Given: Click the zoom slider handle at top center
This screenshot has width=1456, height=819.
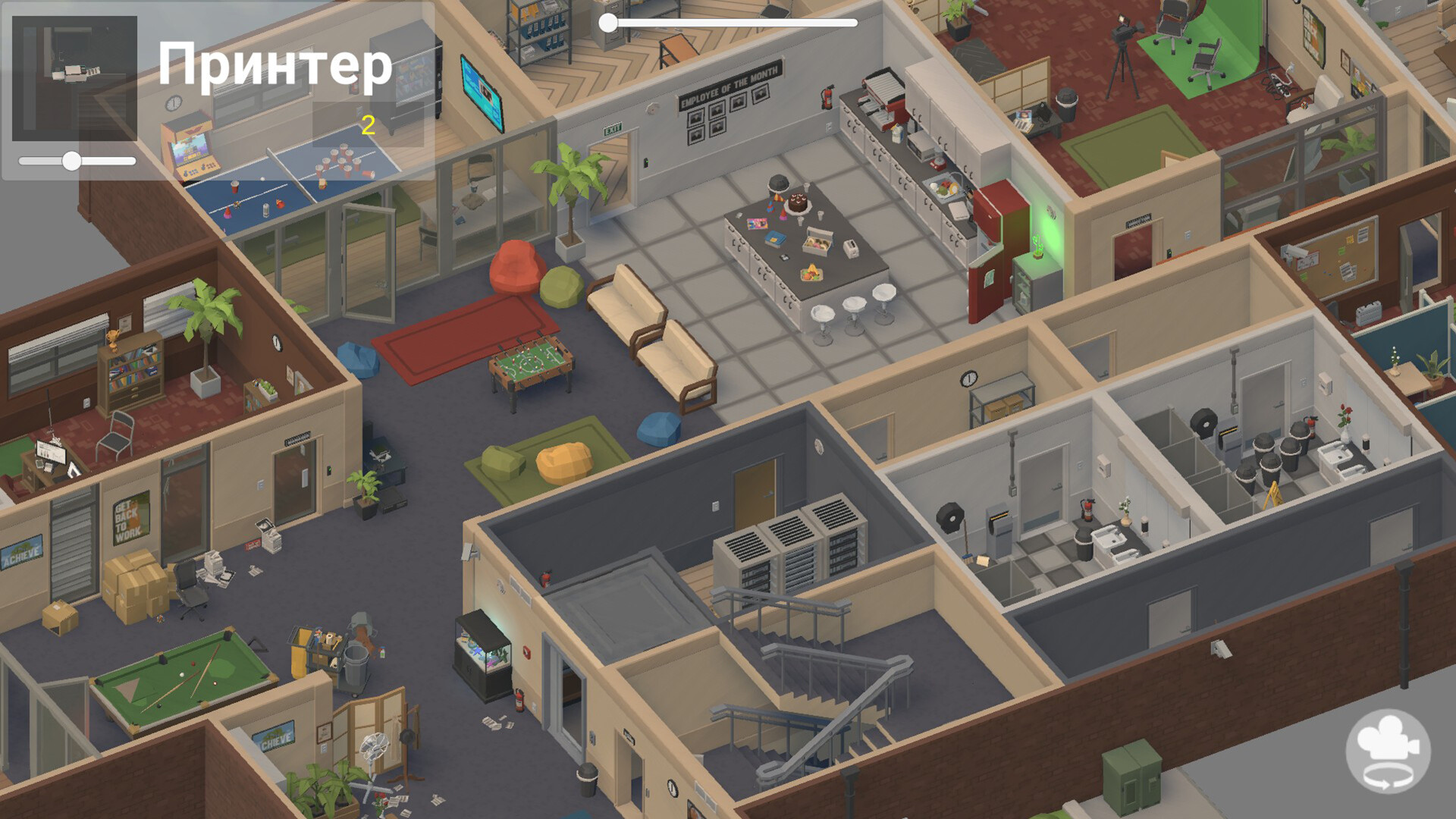Looking at the screenshot, I should tap(607, 24).
